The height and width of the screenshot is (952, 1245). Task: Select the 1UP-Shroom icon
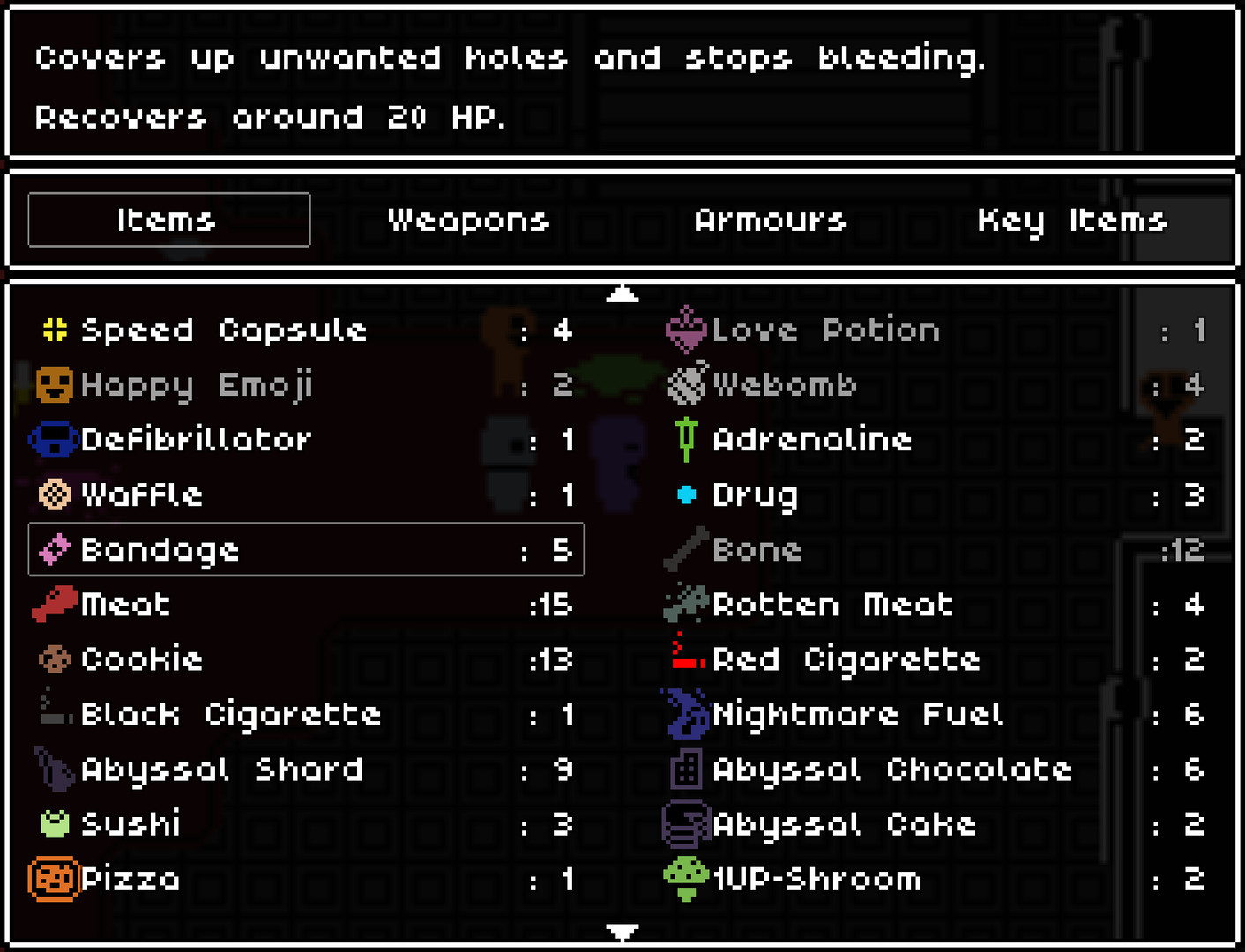click(686, 879)
